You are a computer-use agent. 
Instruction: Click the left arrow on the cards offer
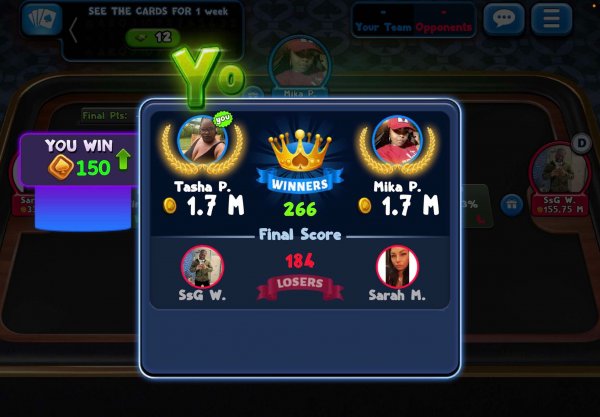(73, 29)
